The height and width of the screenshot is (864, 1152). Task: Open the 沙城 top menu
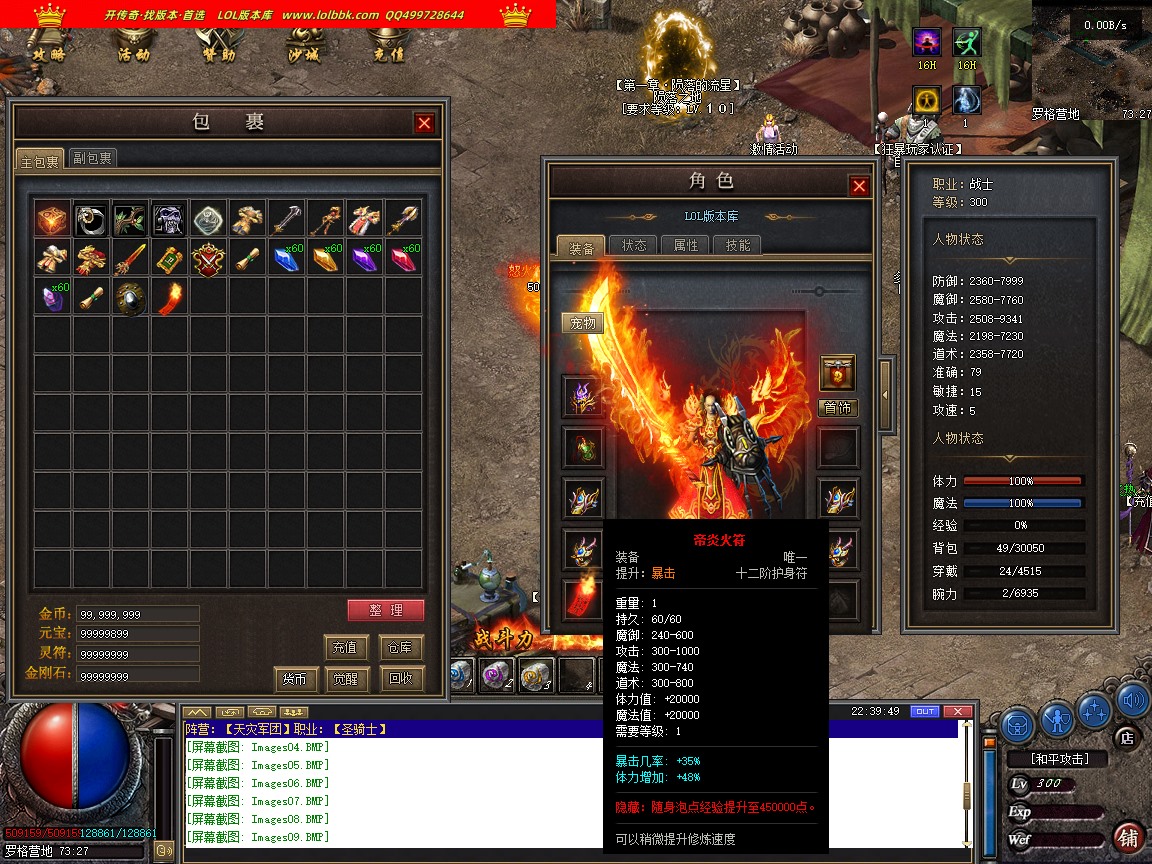[x=302, y=55]
